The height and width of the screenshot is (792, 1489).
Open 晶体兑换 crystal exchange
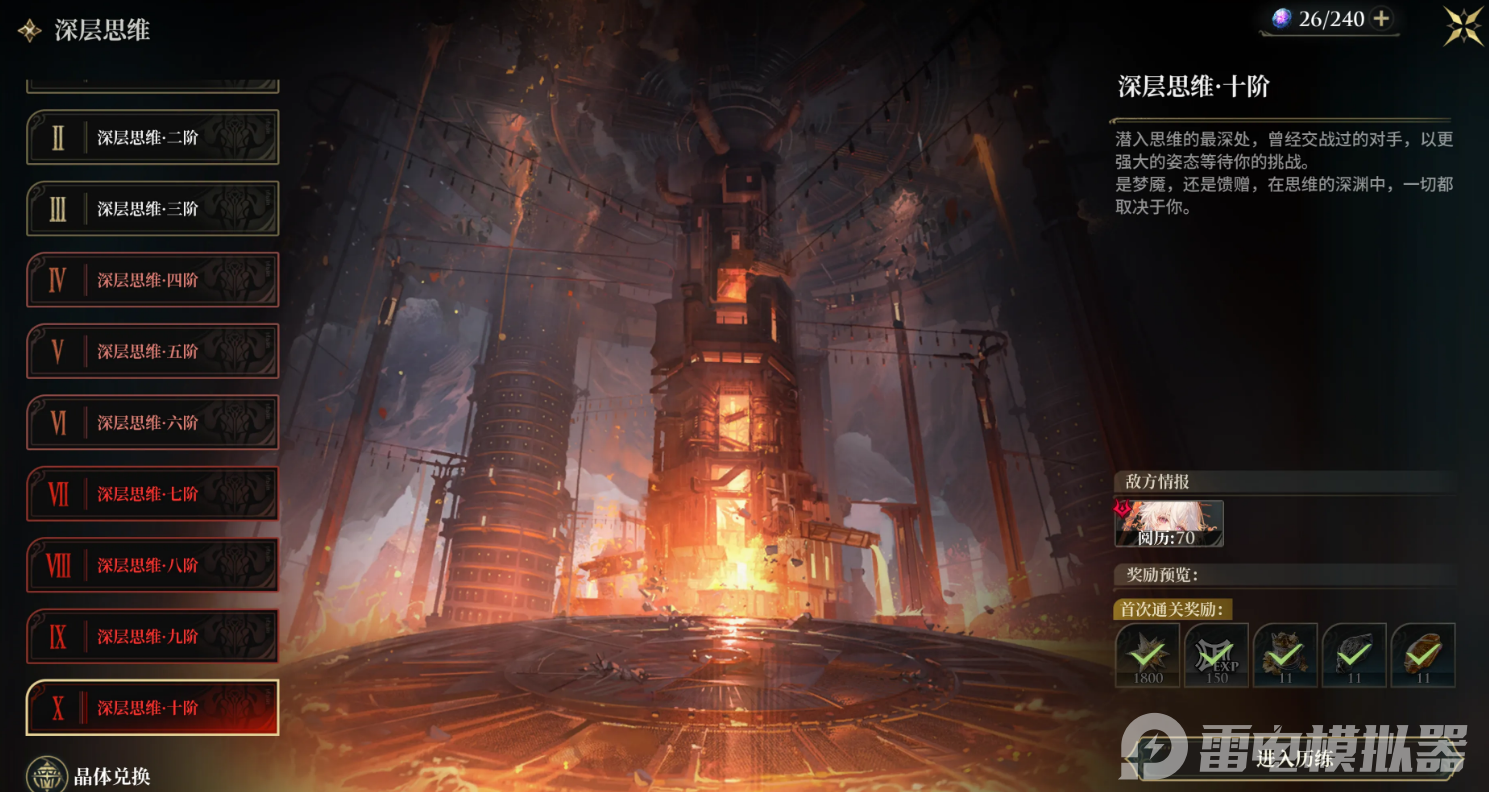click(90, 776)
